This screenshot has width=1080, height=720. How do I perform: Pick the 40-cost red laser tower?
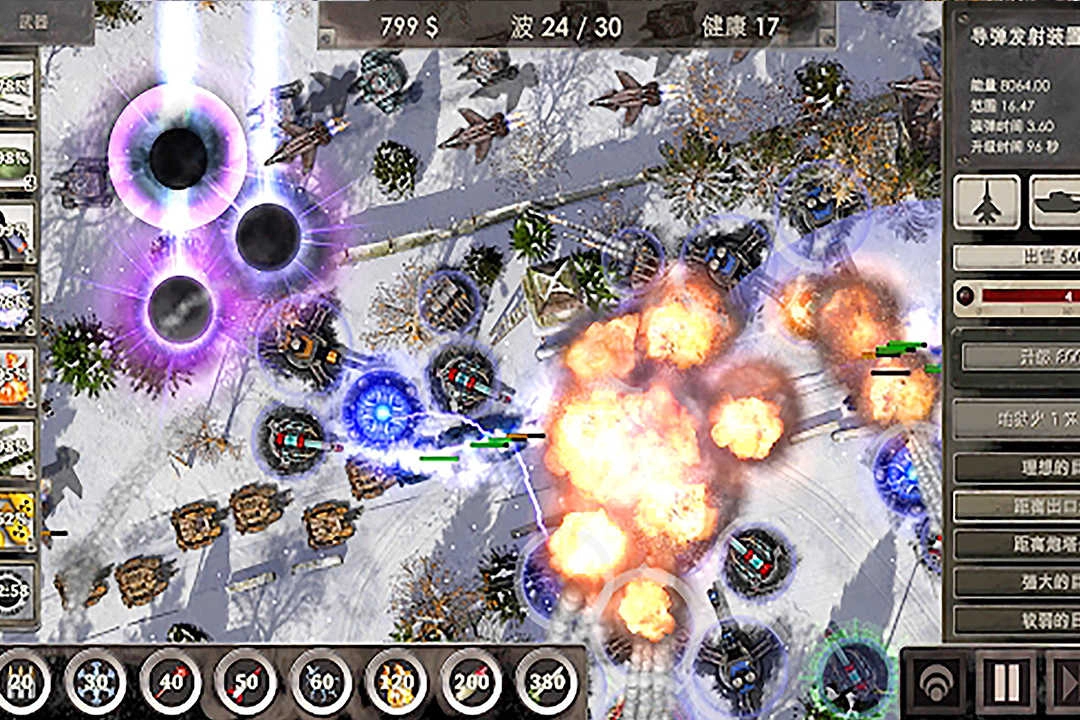[171, 684]
